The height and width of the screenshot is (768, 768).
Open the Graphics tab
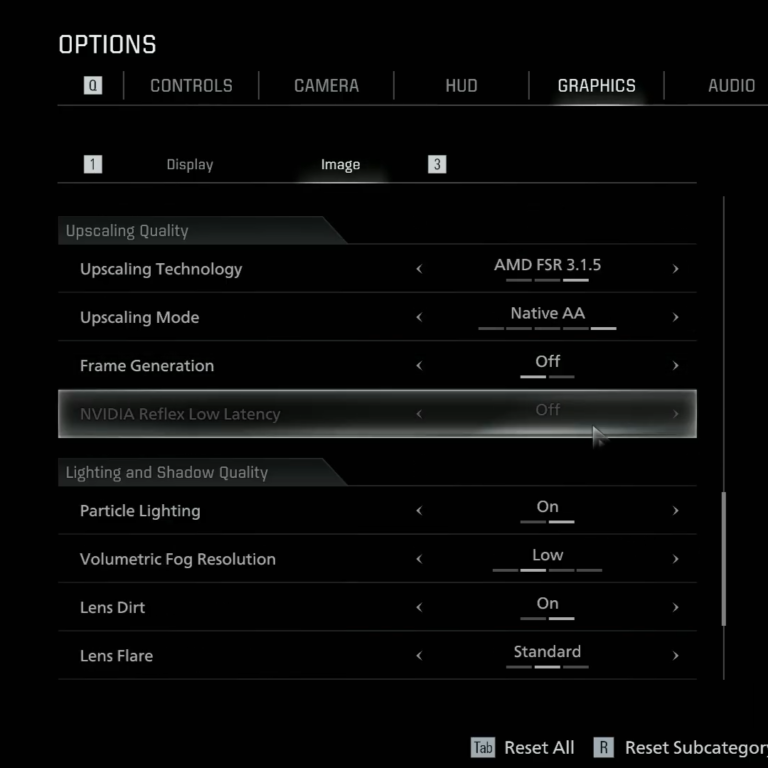coord(596,86)
